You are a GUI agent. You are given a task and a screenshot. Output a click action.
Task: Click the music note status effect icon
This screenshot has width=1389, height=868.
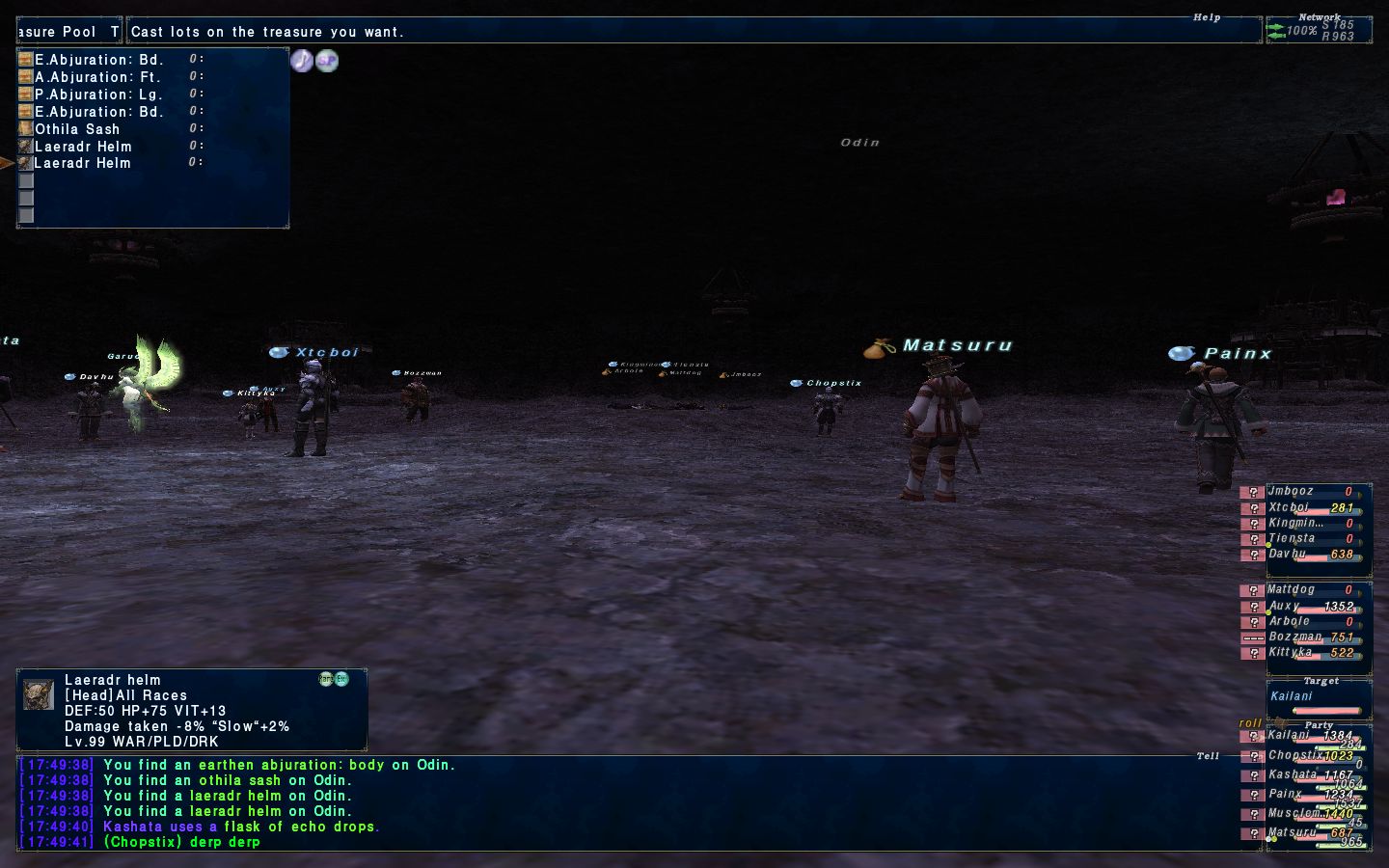coord(302,61)
